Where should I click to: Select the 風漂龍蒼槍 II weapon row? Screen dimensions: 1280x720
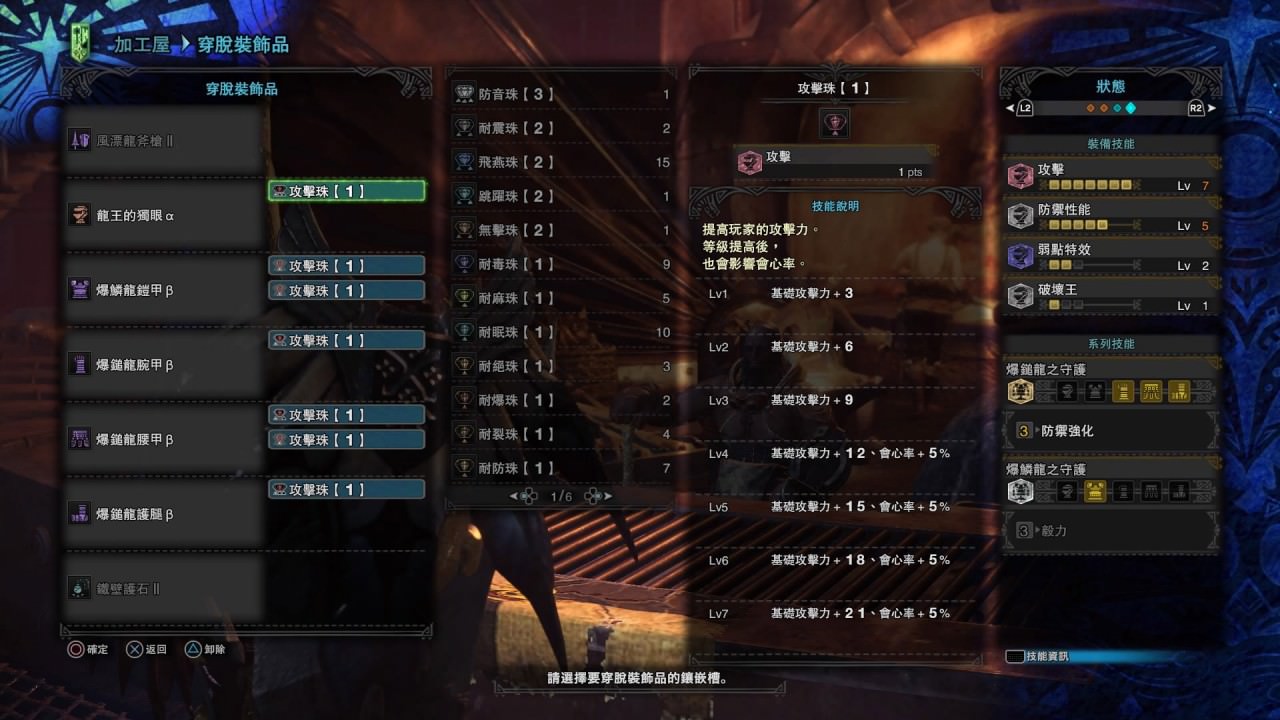point(165,141)
